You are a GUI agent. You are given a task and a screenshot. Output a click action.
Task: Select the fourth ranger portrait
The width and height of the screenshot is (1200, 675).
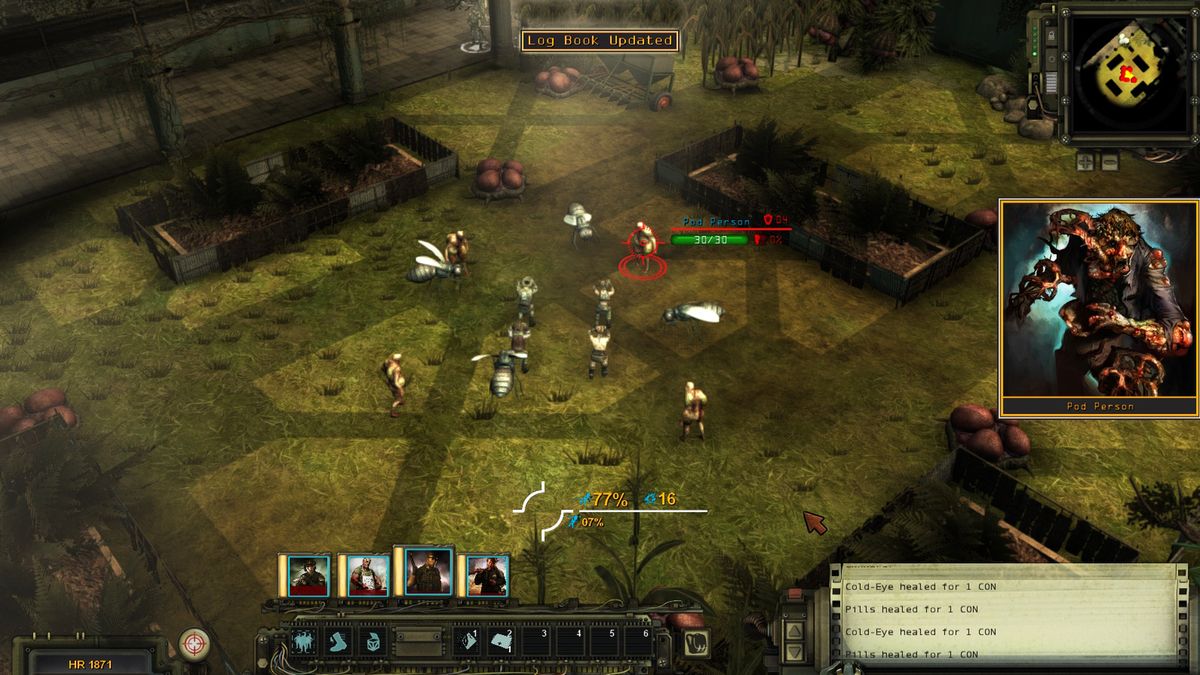pyautogui.click(x=487, y=576)
